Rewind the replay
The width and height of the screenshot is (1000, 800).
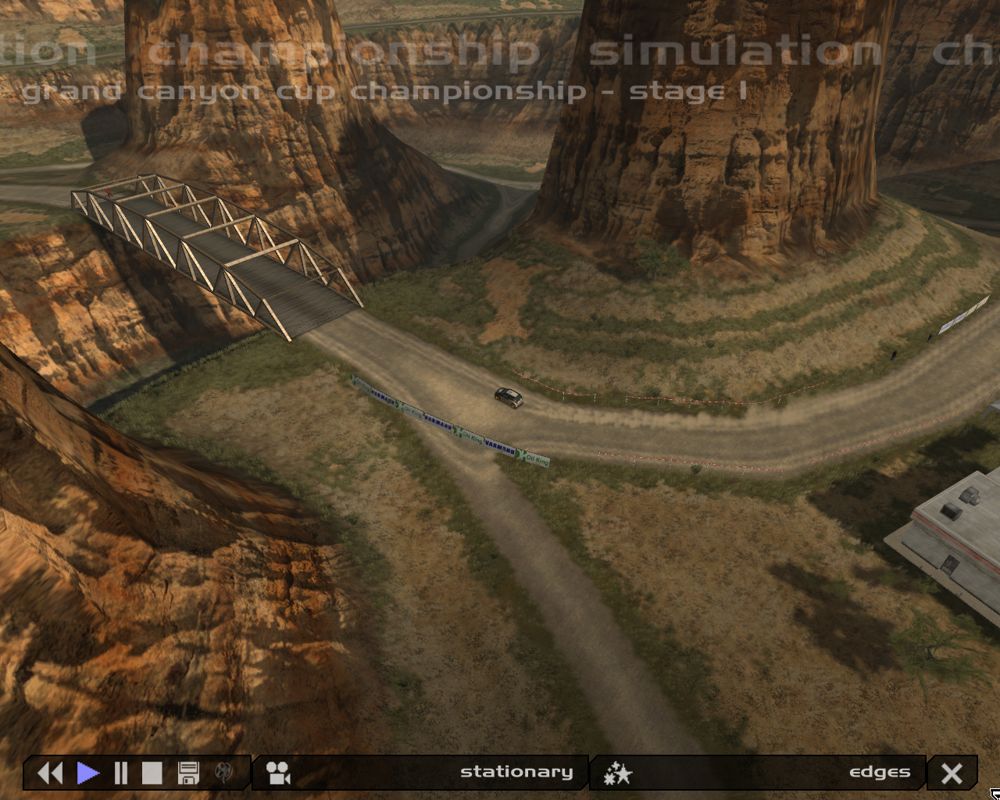click(x=49, y=773)
